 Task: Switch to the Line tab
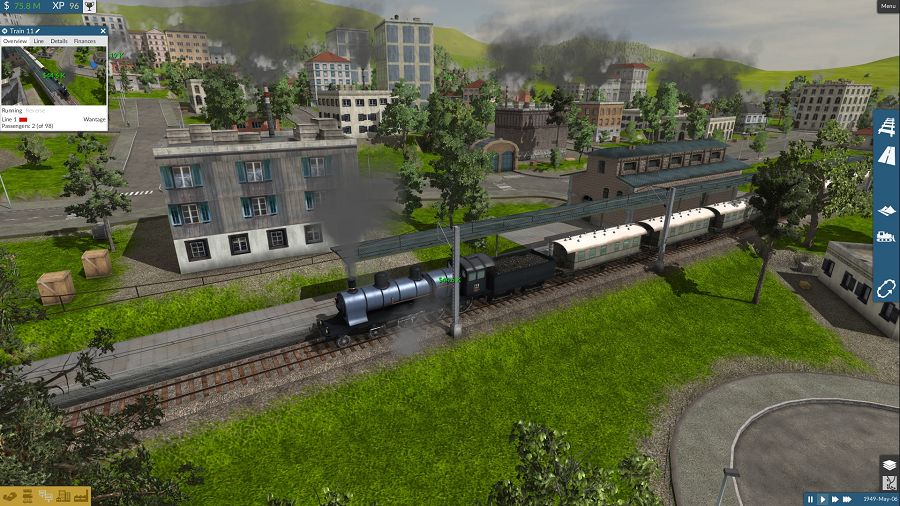coord(39,41)
